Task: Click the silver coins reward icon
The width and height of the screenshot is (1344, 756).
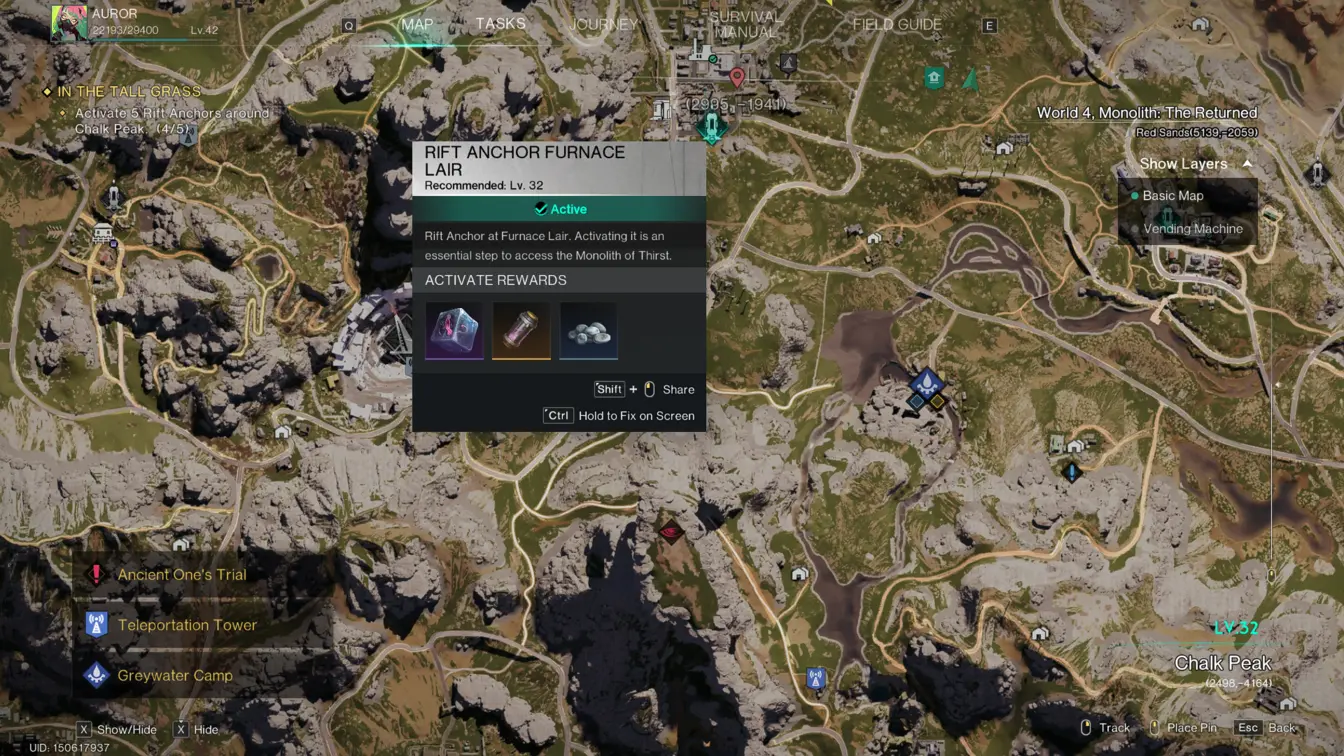Action: coord(589,330)
